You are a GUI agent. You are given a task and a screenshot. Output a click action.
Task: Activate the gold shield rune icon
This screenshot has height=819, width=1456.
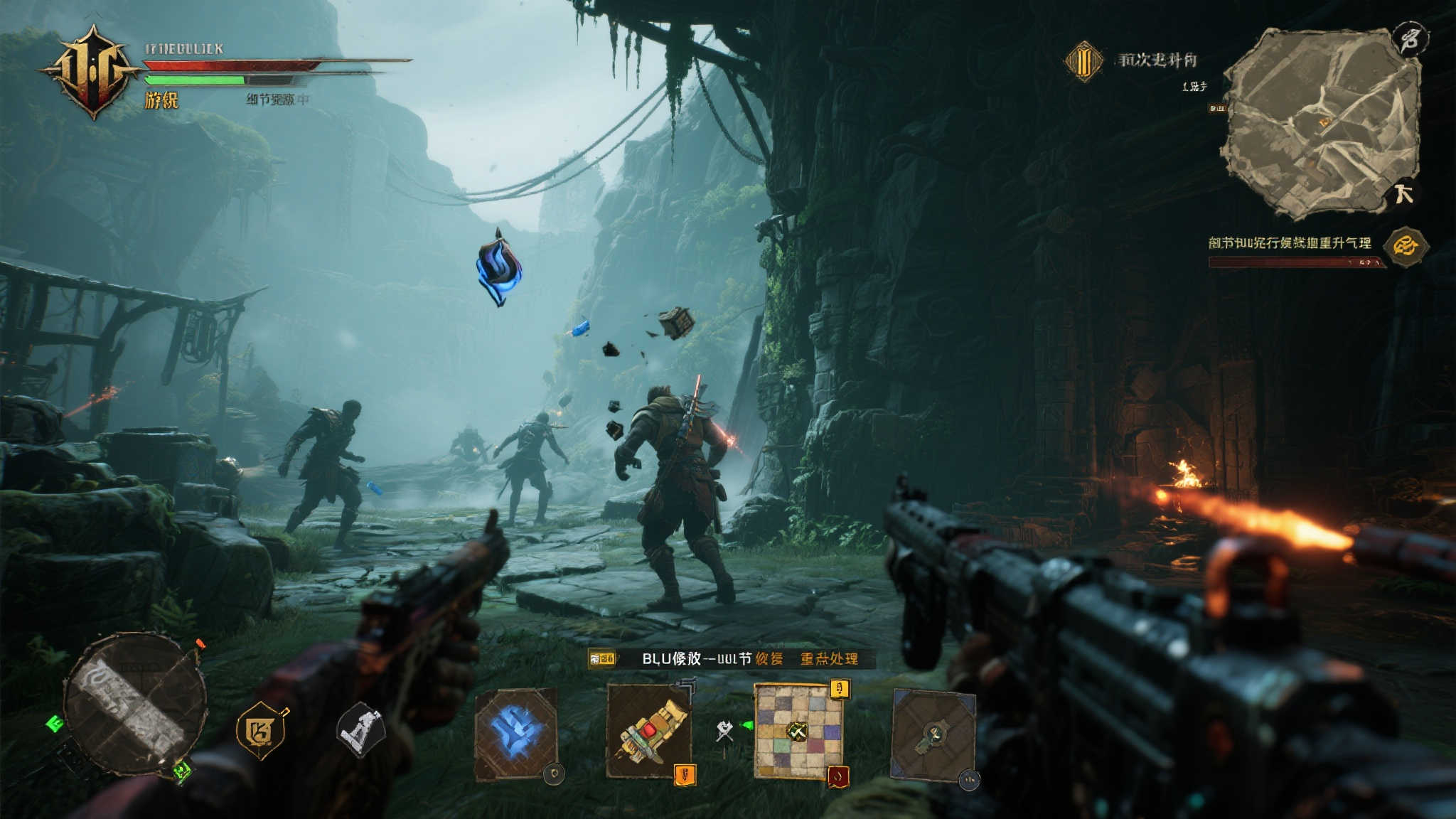click(x=260, y=730)
